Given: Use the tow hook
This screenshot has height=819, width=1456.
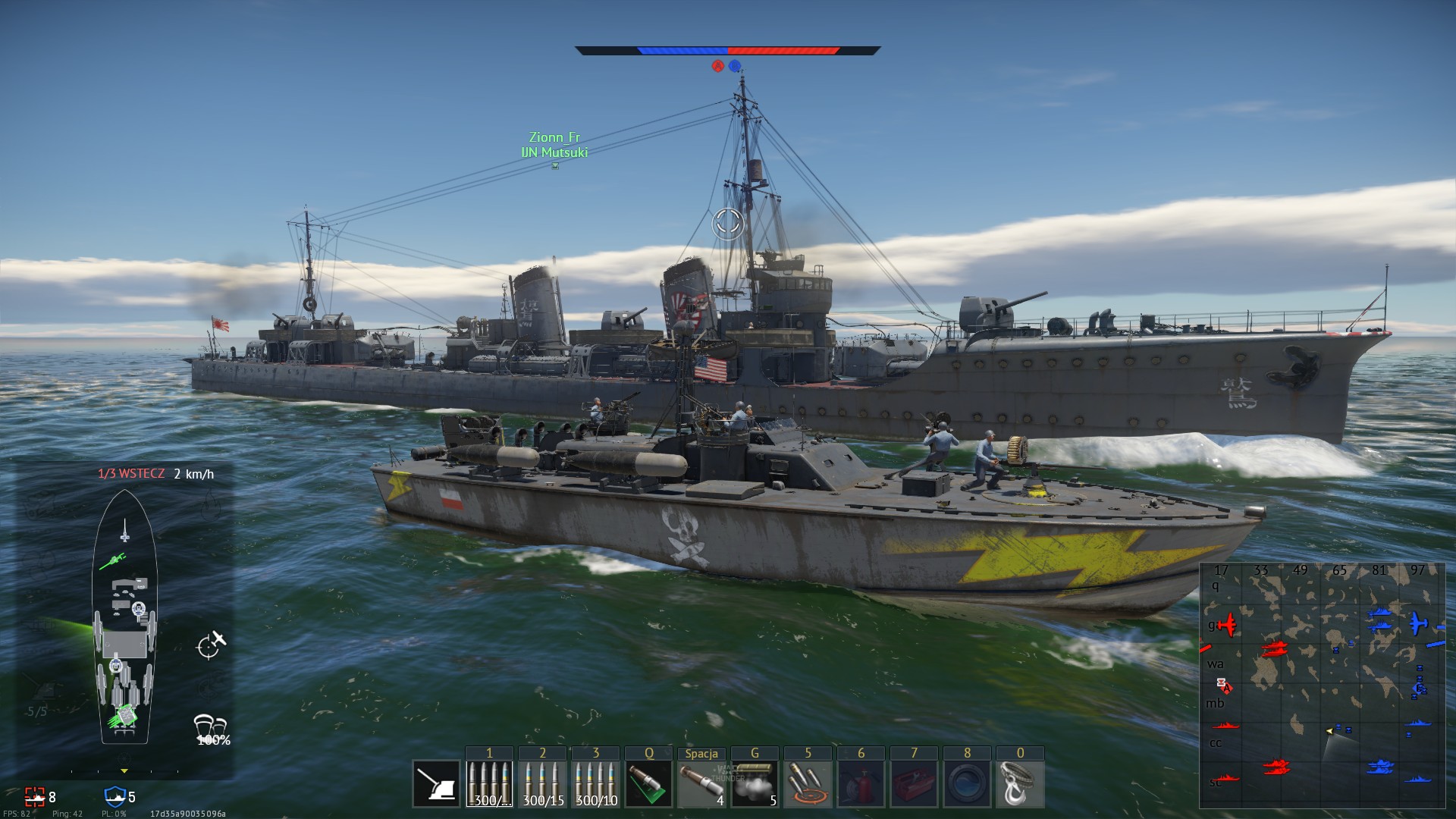Looking at the screenshot, I should coord(1020,784).
